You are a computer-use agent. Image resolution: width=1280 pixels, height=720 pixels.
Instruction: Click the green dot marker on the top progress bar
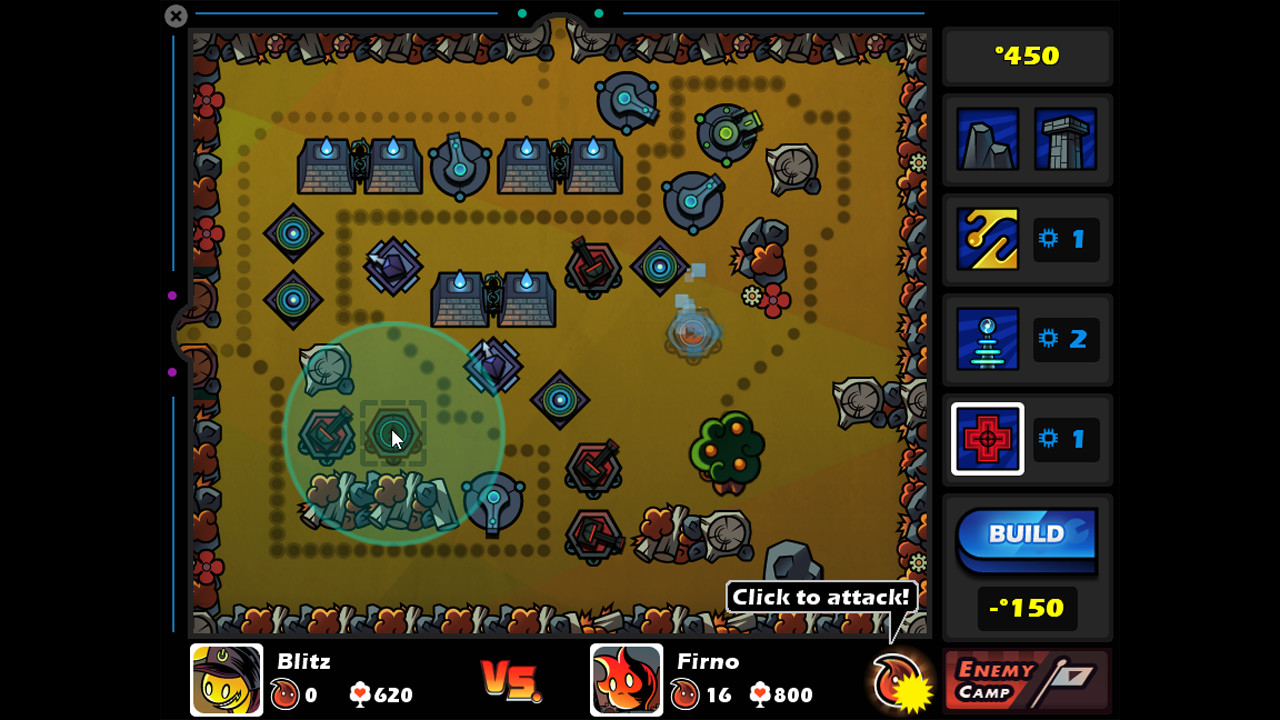point(522,14)
